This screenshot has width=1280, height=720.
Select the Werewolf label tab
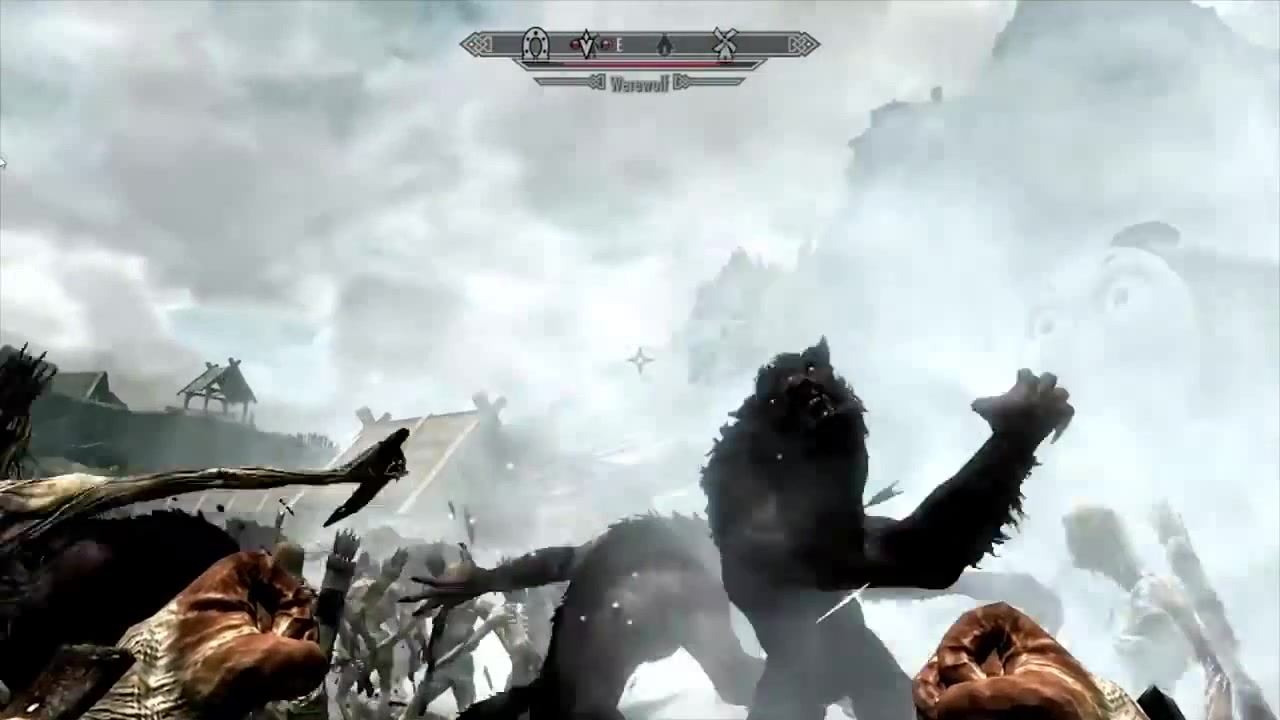[640, 84]
